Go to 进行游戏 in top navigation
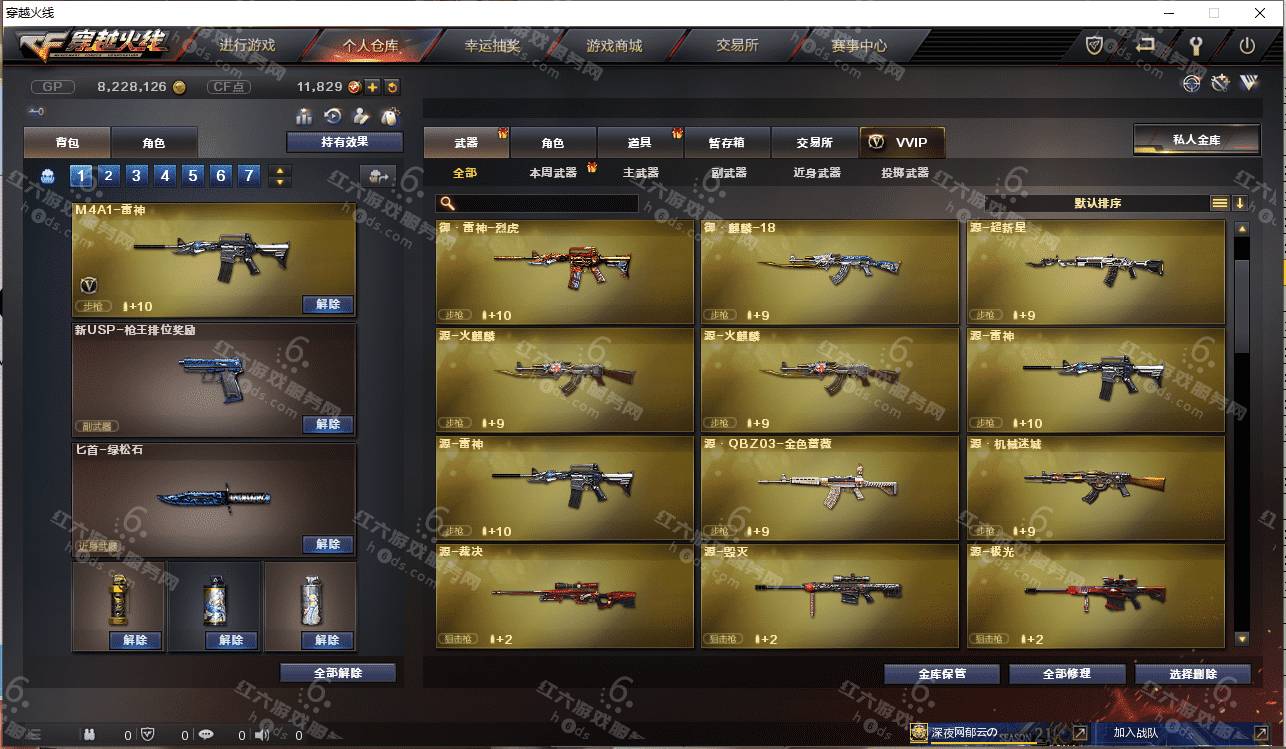Image resolution: width=1286 pixels, height=749 pixels. [x=247, y=46]
